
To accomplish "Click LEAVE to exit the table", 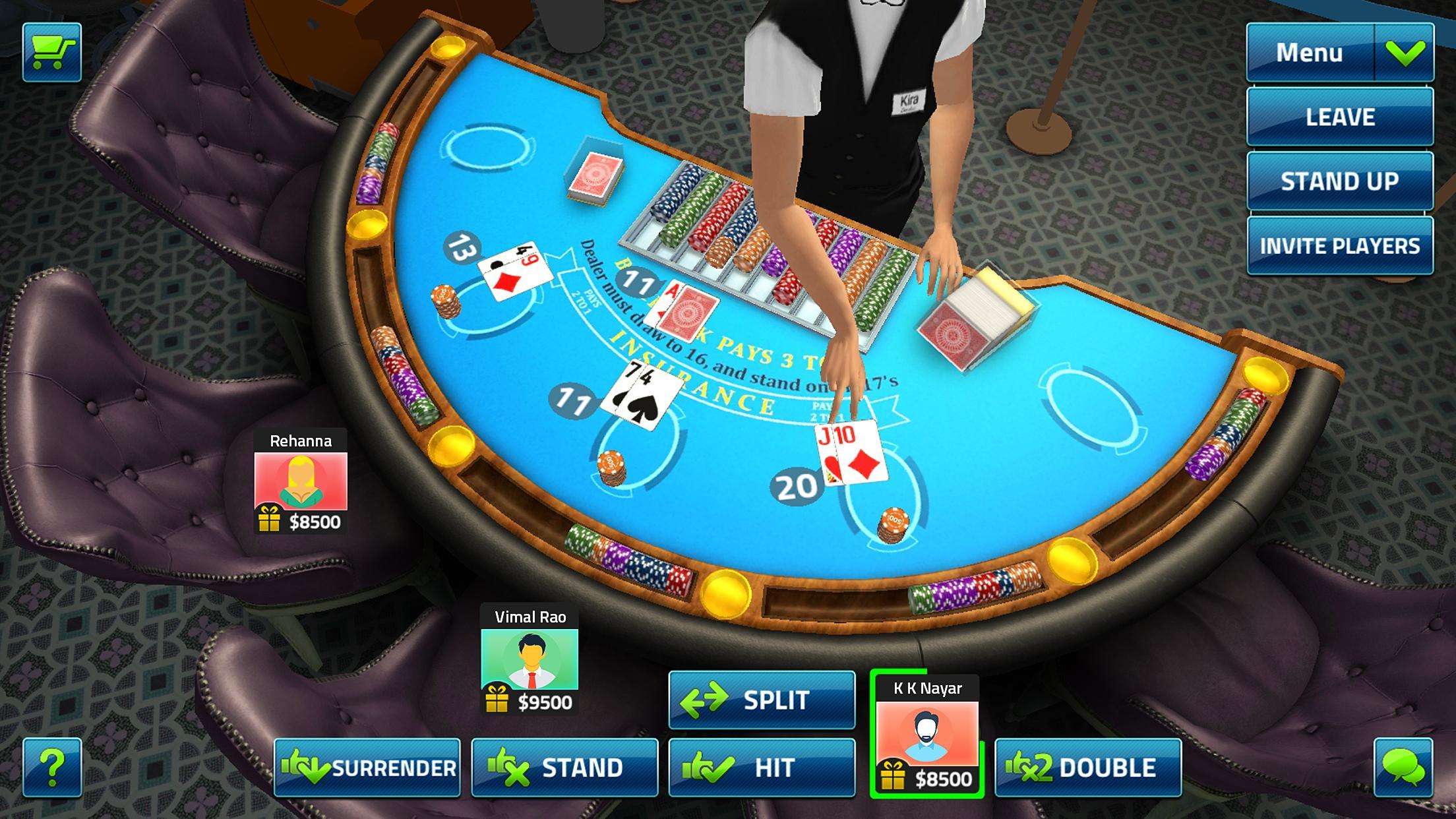I will [x=1339, y=117].
